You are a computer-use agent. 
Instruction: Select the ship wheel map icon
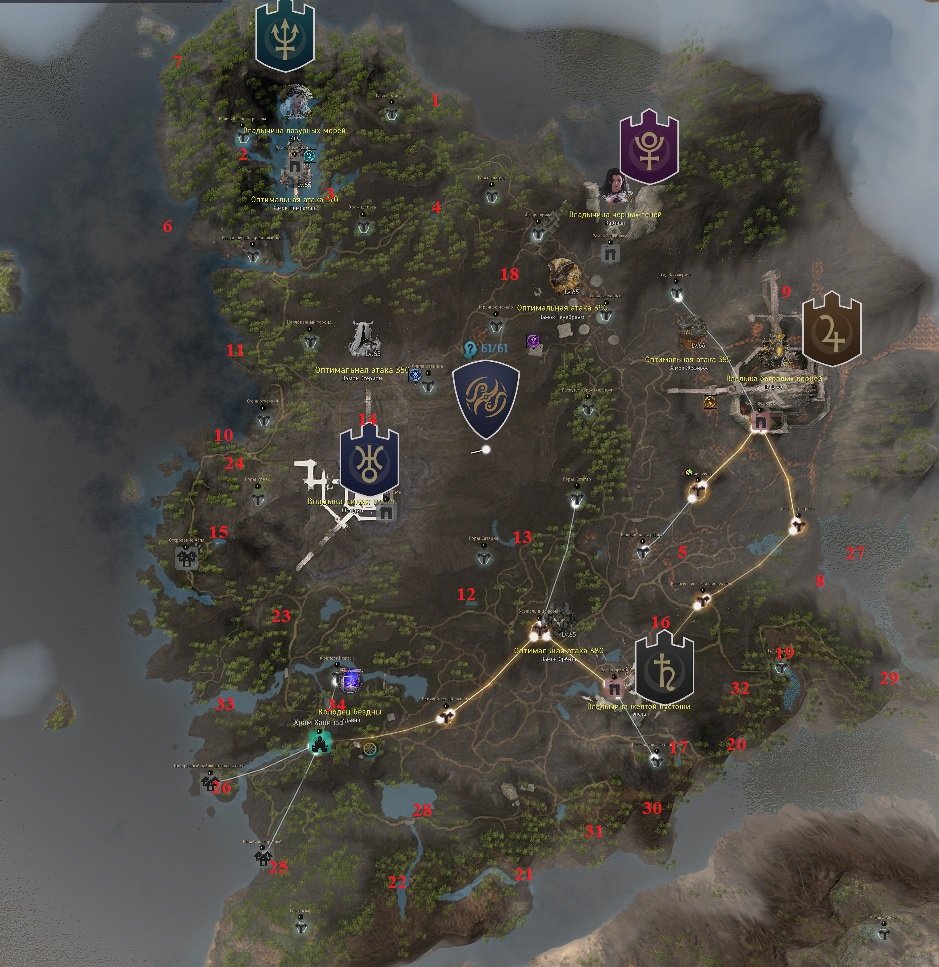371,748
